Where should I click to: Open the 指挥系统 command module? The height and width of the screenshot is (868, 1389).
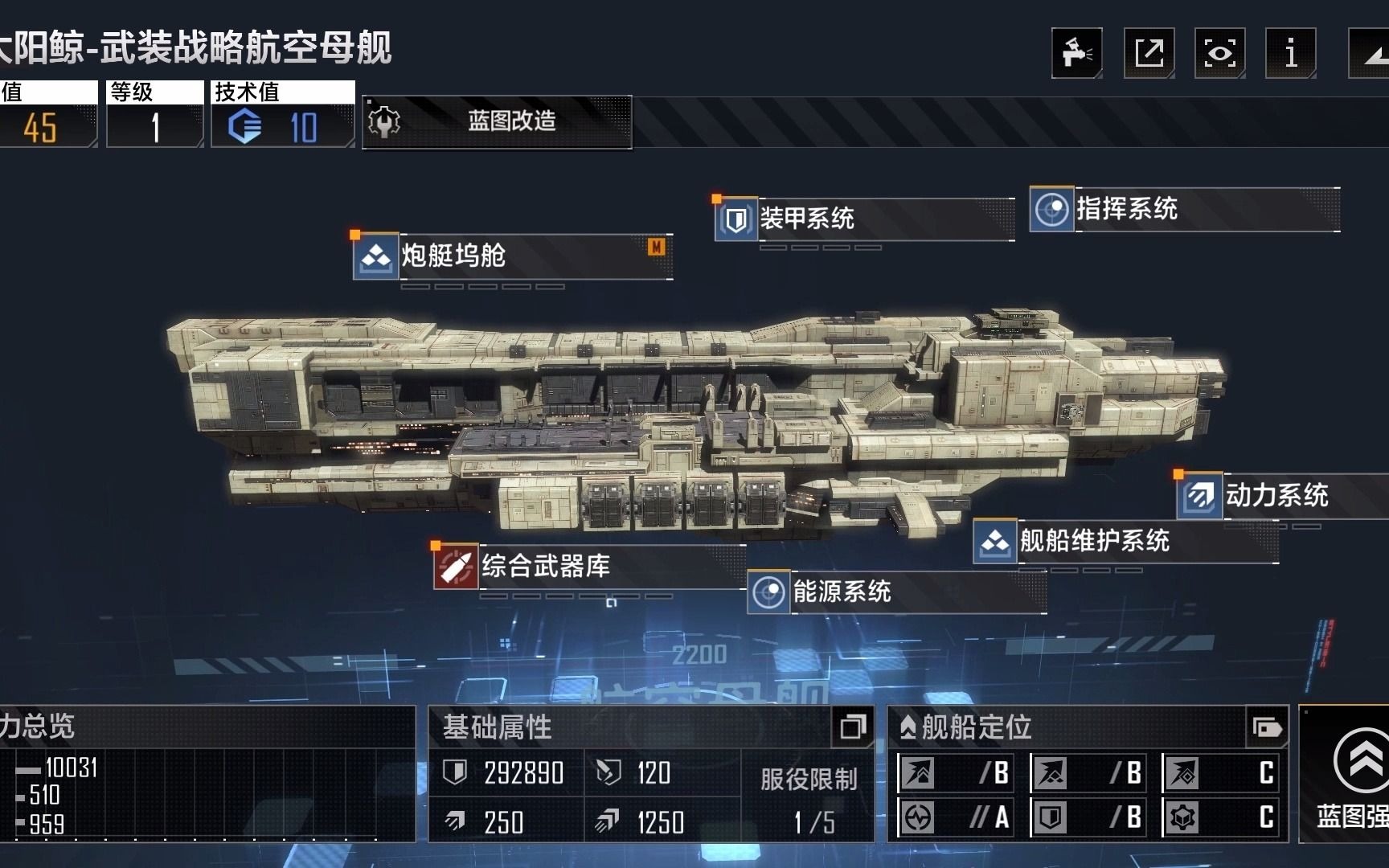coord(1052,211)
